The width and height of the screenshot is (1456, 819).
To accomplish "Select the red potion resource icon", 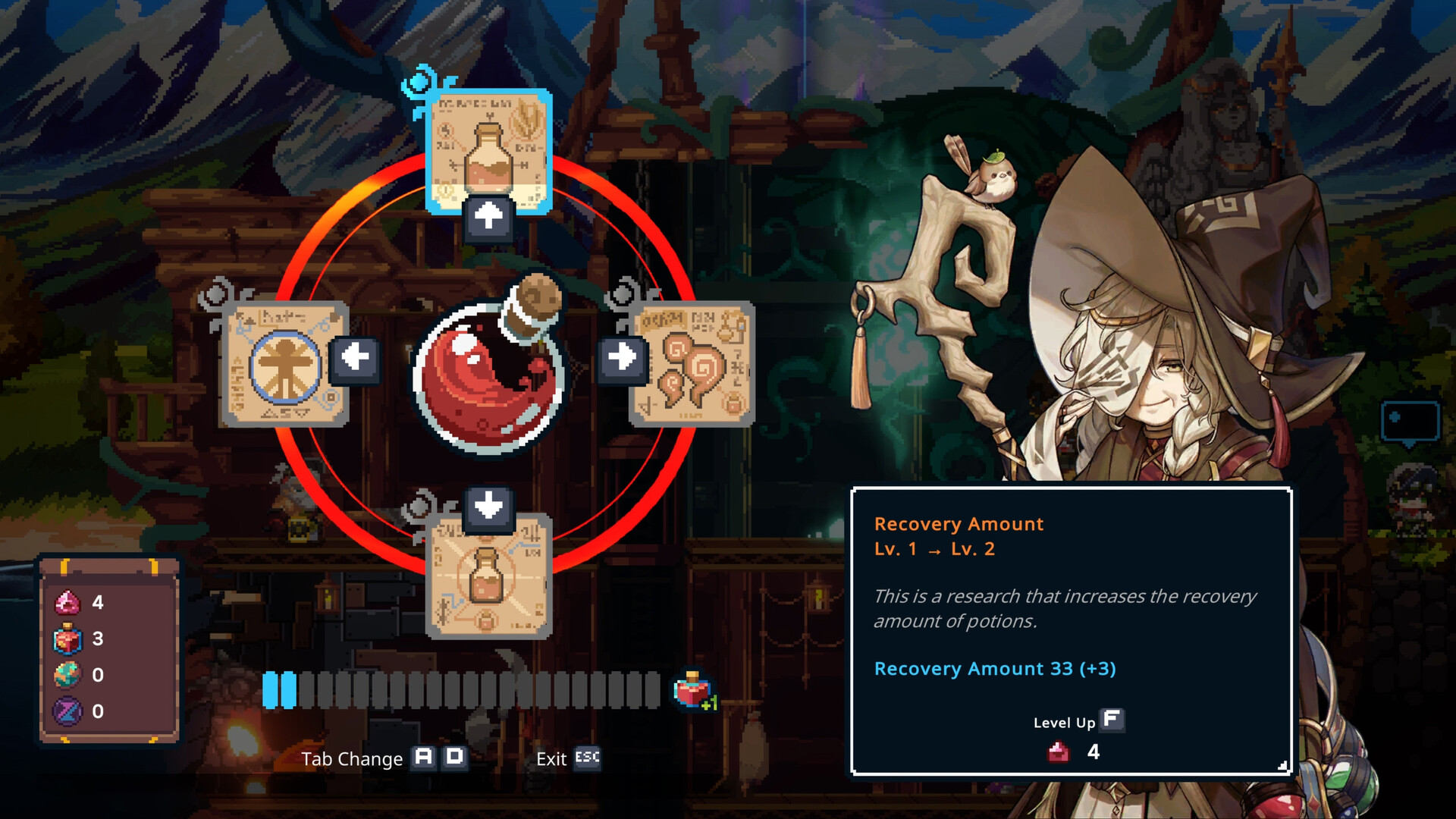I will [70, 639].
